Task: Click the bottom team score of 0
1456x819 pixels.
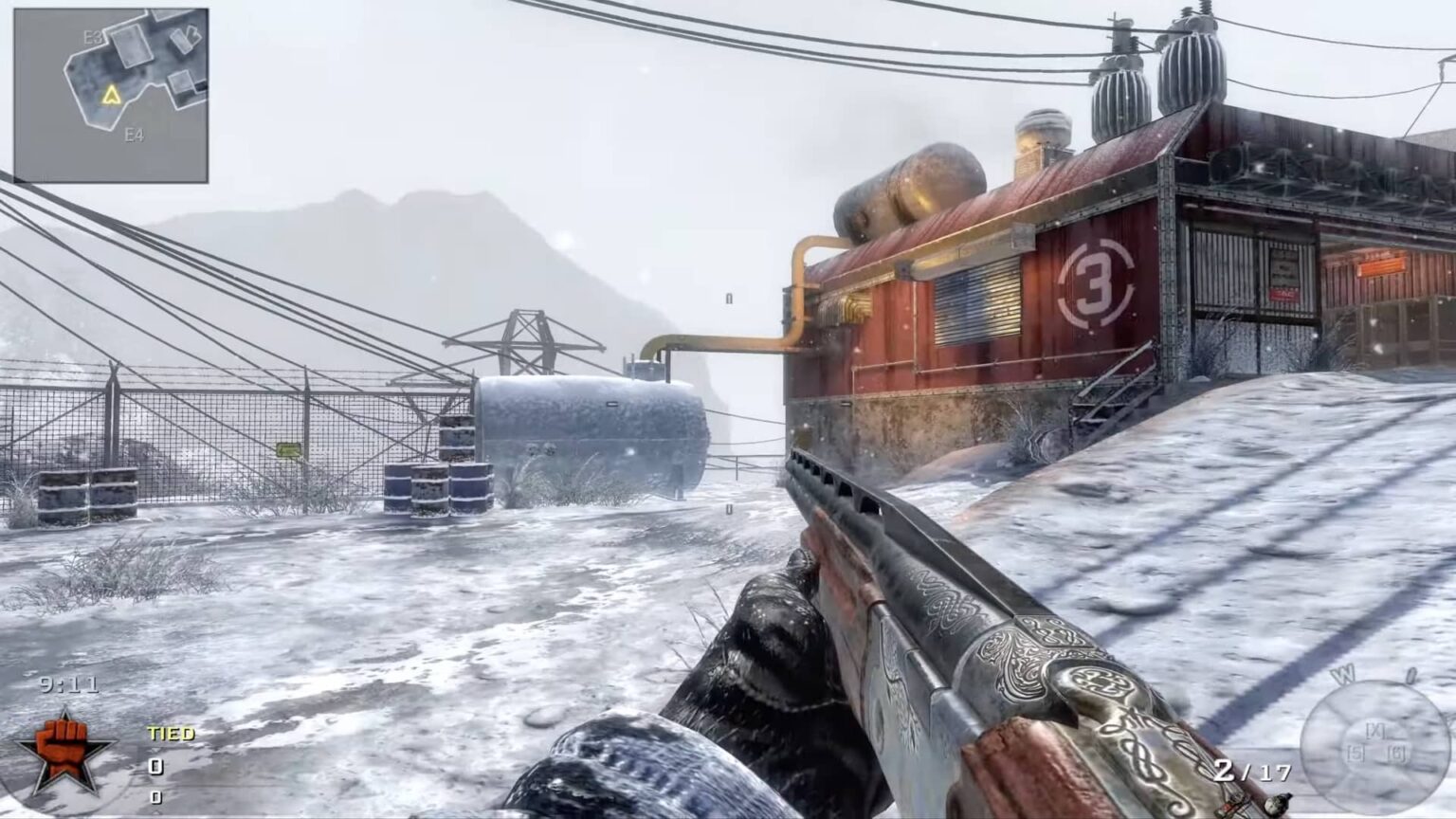Action: pos(155,799)
